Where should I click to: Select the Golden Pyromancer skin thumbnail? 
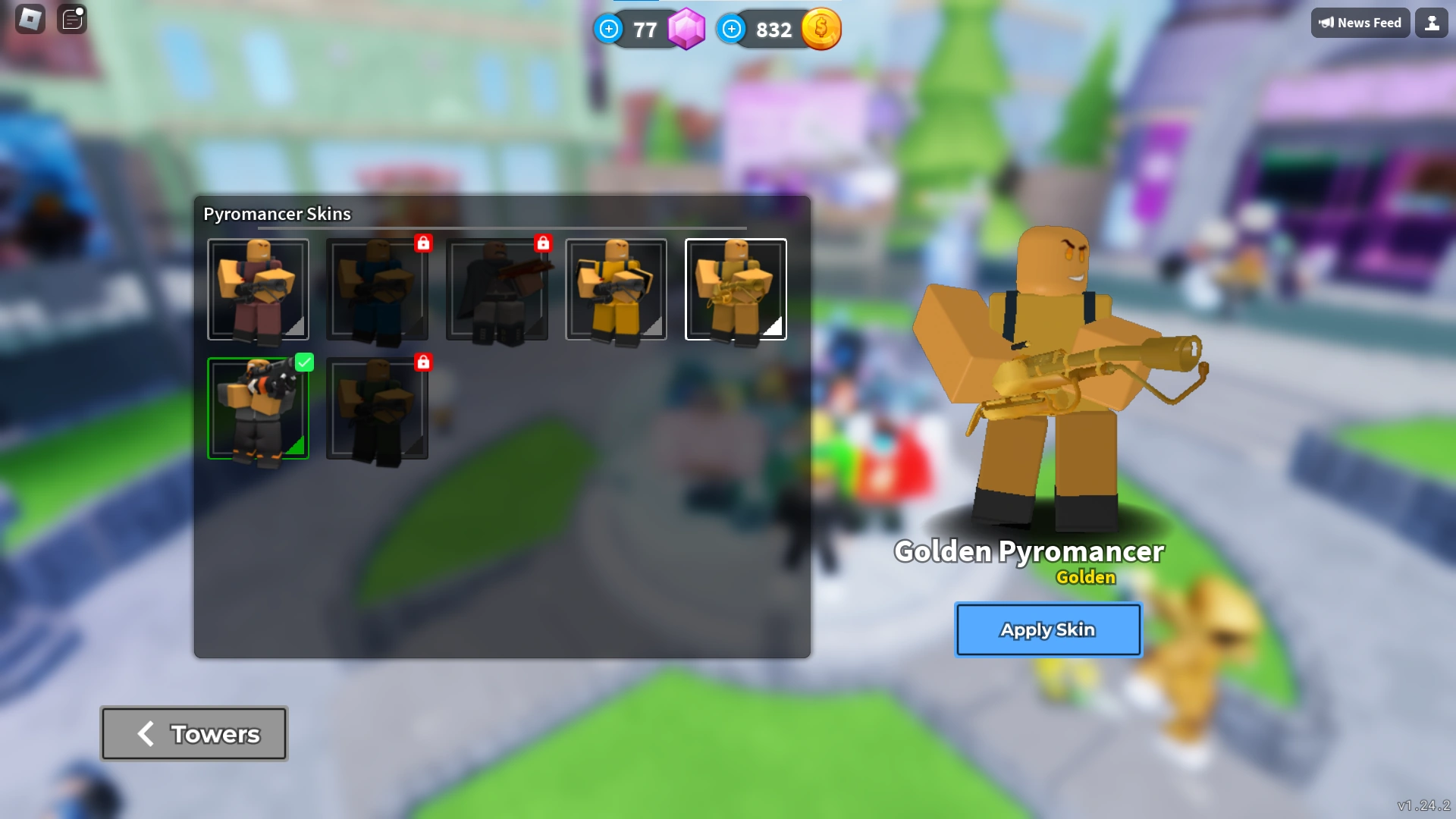[736, 290]
